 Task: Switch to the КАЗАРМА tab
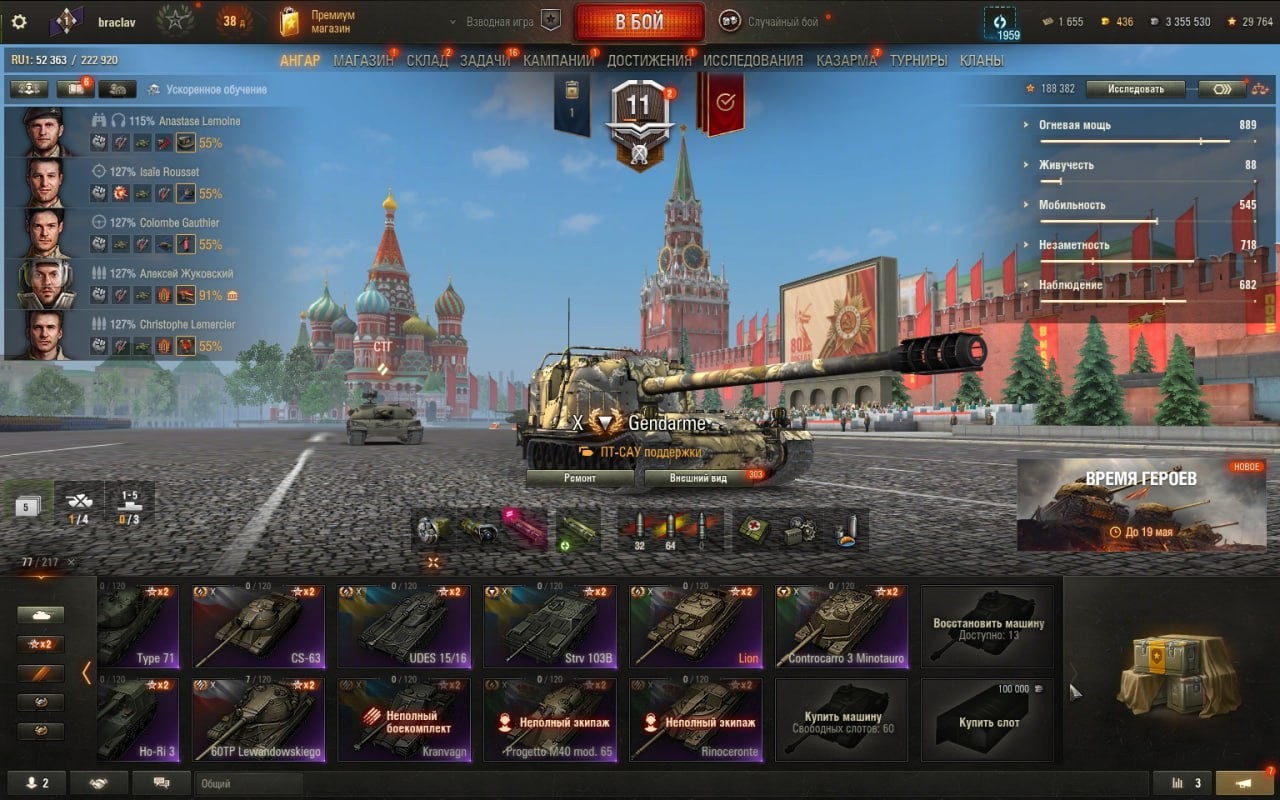pos(846,60)
